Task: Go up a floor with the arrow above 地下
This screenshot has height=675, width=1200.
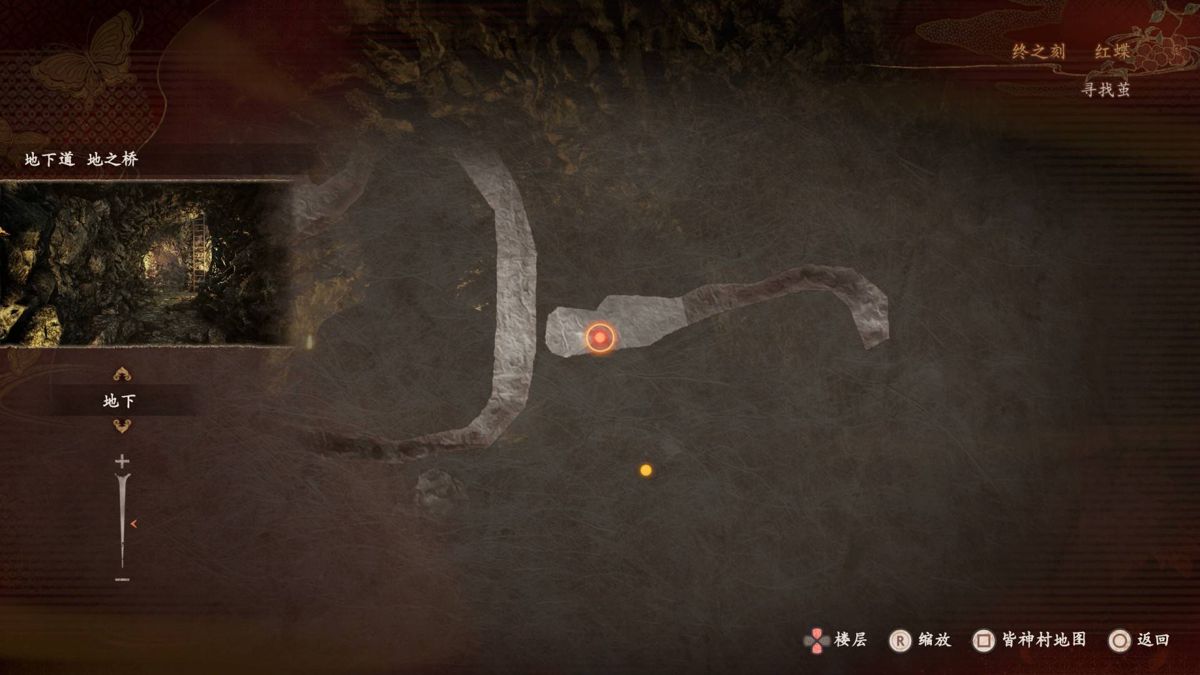Action: pos(122,375)
